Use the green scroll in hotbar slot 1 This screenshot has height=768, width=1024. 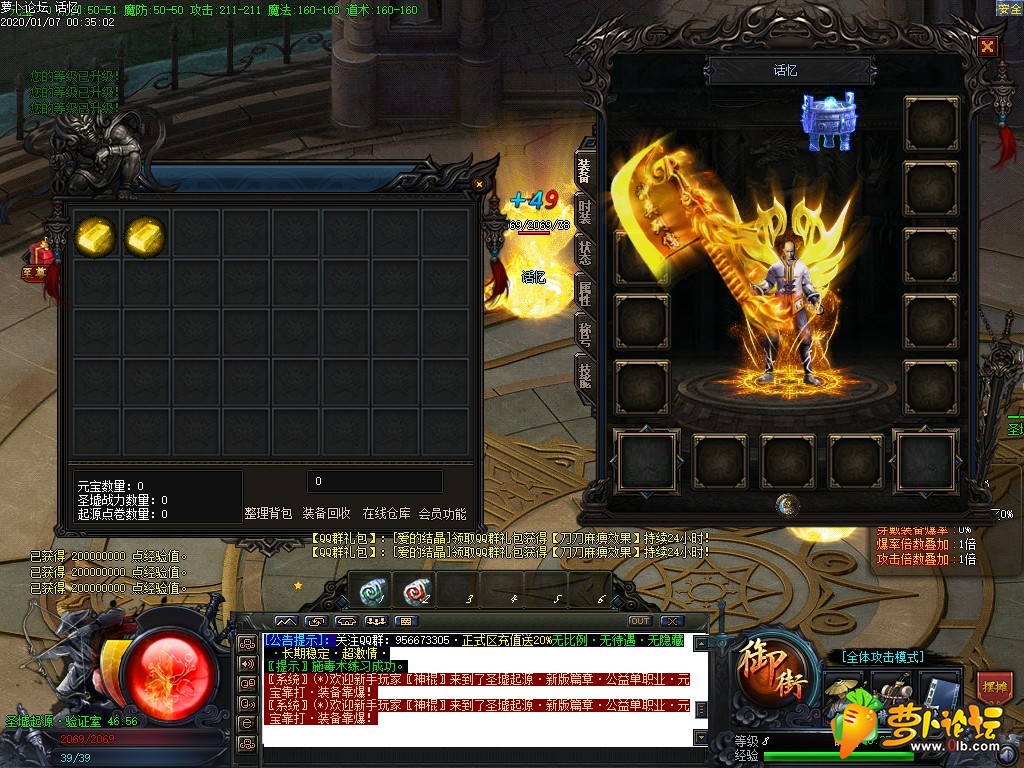point(374,591)
